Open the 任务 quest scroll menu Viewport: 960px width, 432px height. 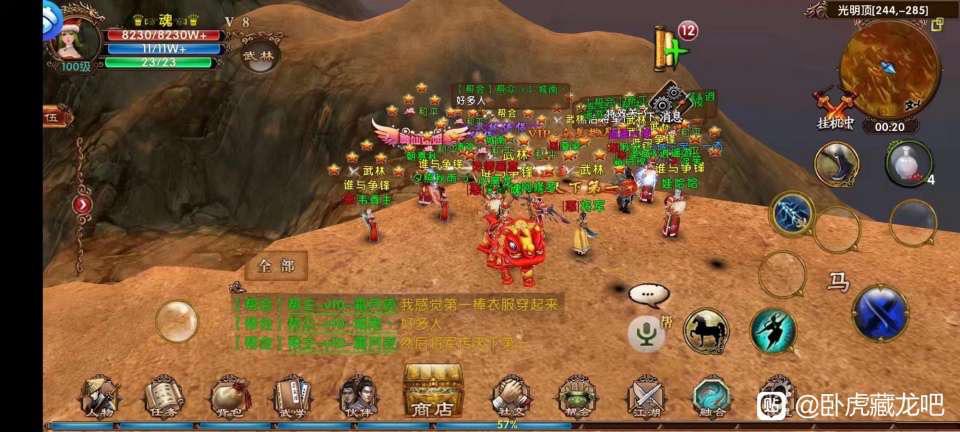[x=163, y=395]
